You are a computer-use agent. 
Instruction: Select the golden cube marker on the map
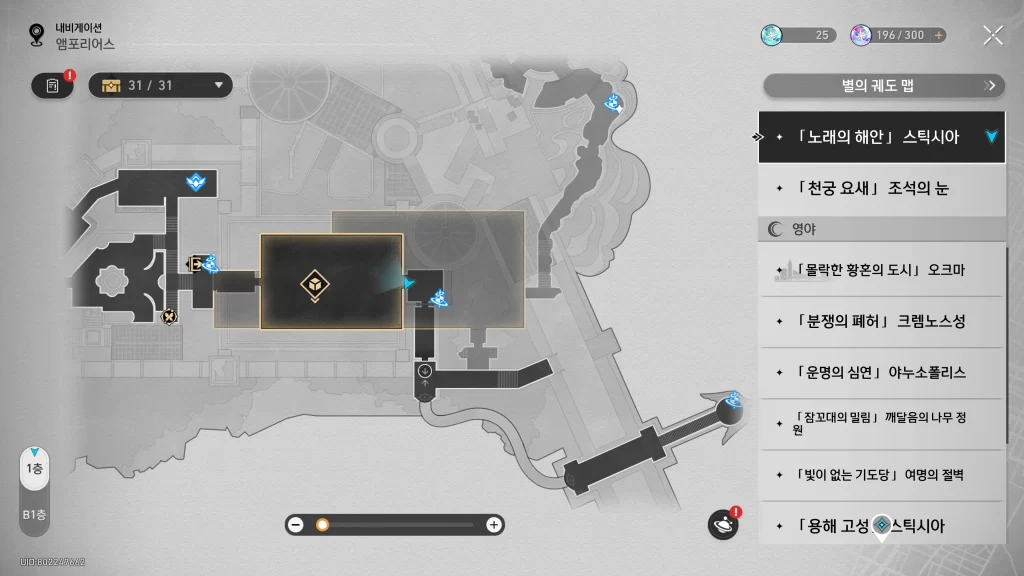pos(314,285)
